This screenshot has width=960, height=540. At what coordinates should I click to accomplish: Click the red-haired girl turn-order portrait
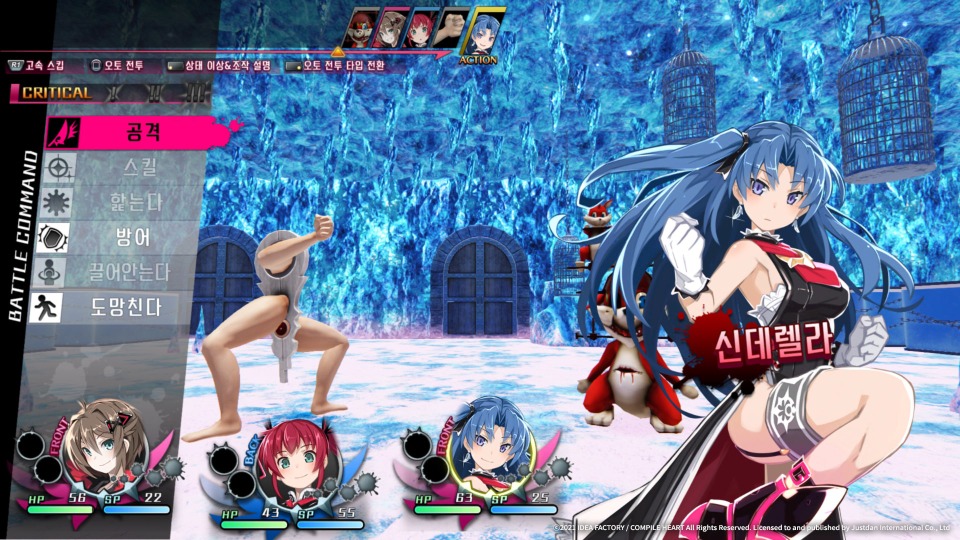(421, 28)
